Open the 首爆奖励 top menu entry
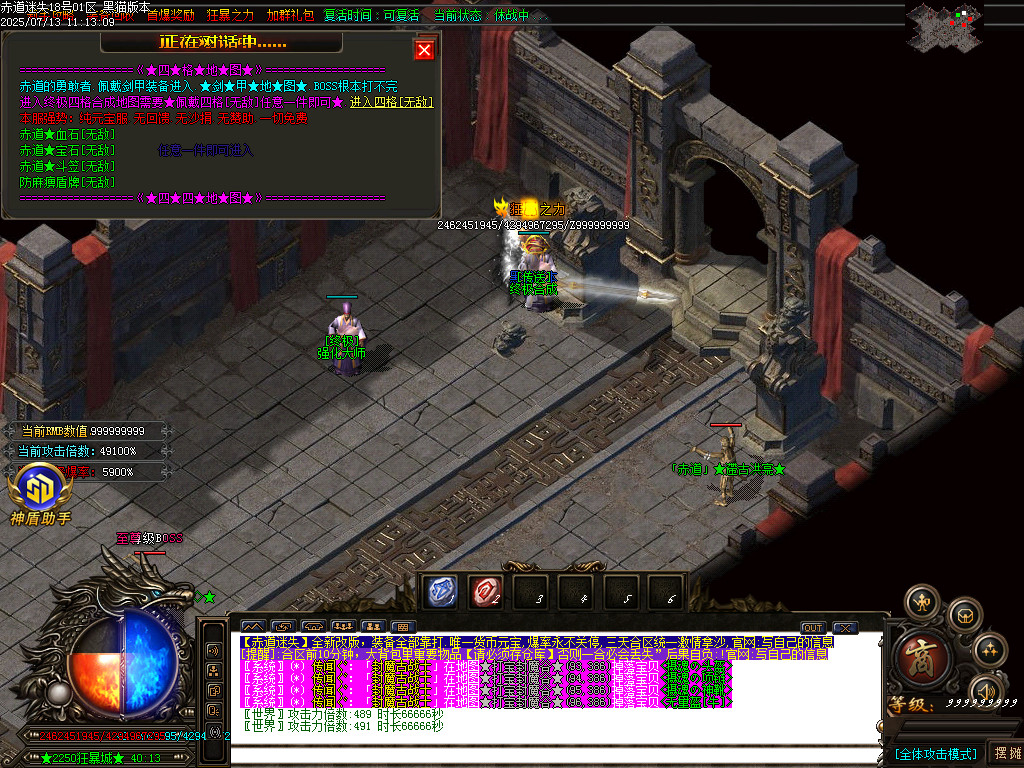1024x768 pixels. point(171,16)
